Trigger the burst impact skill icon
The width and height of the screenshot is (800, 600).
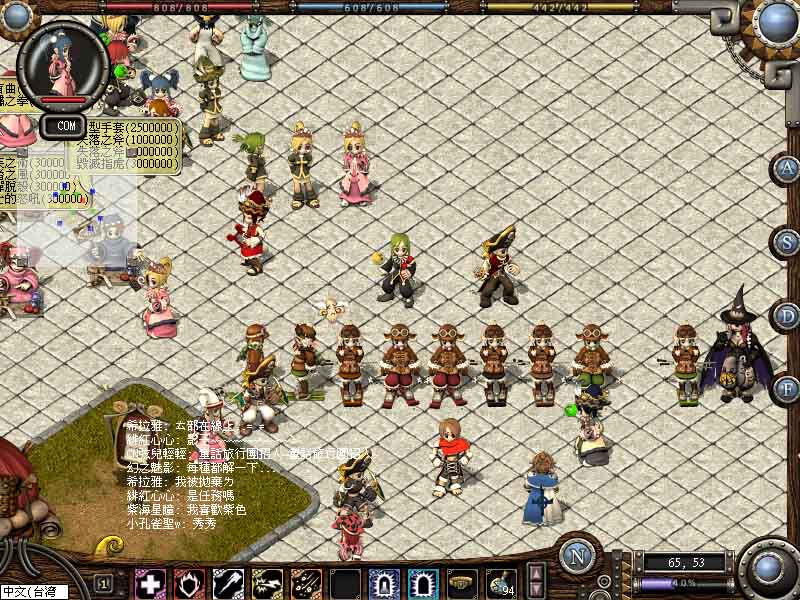[267, 583]
